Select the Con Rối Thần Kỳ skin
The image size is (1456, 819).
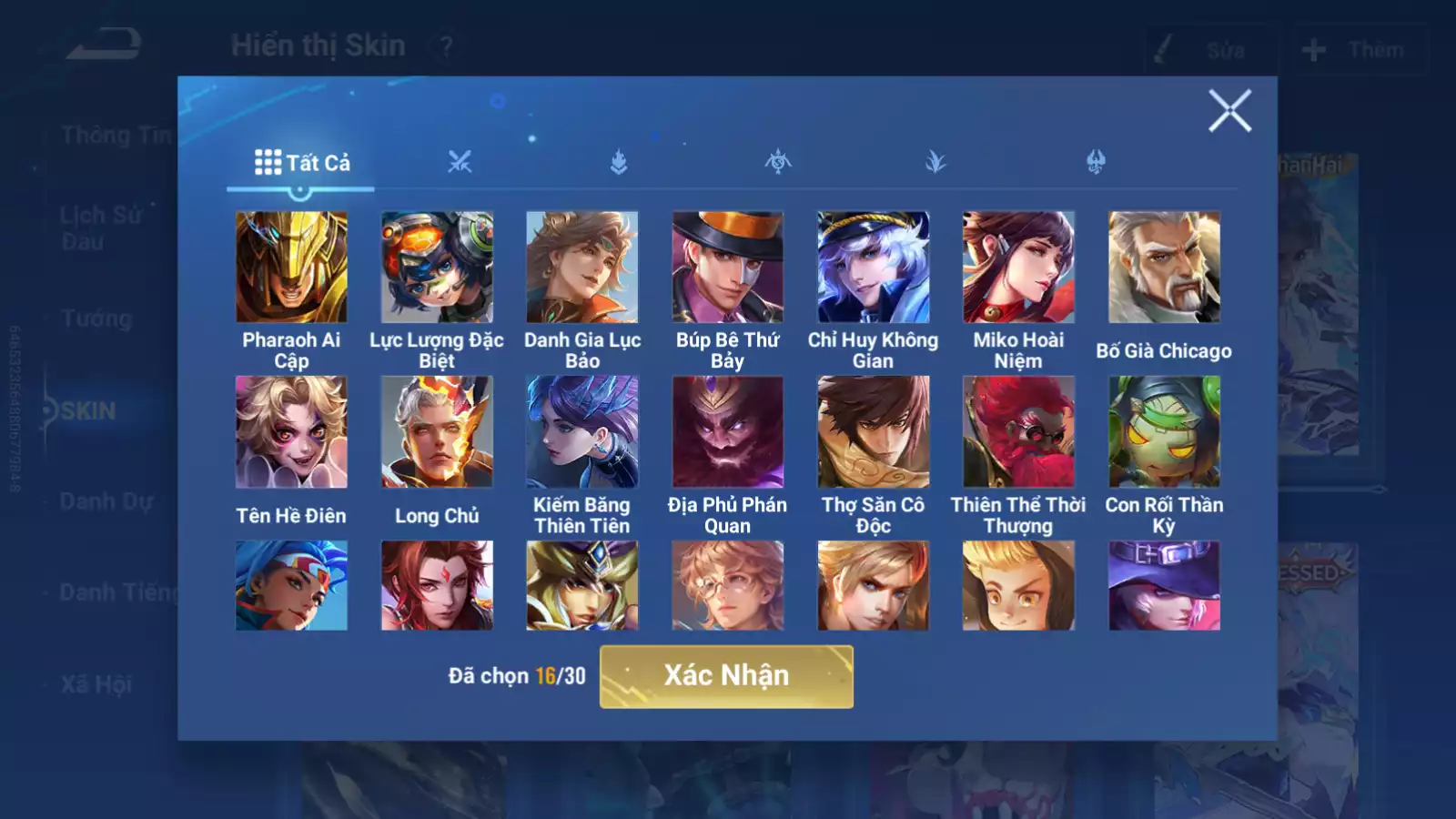point(1164,432)
